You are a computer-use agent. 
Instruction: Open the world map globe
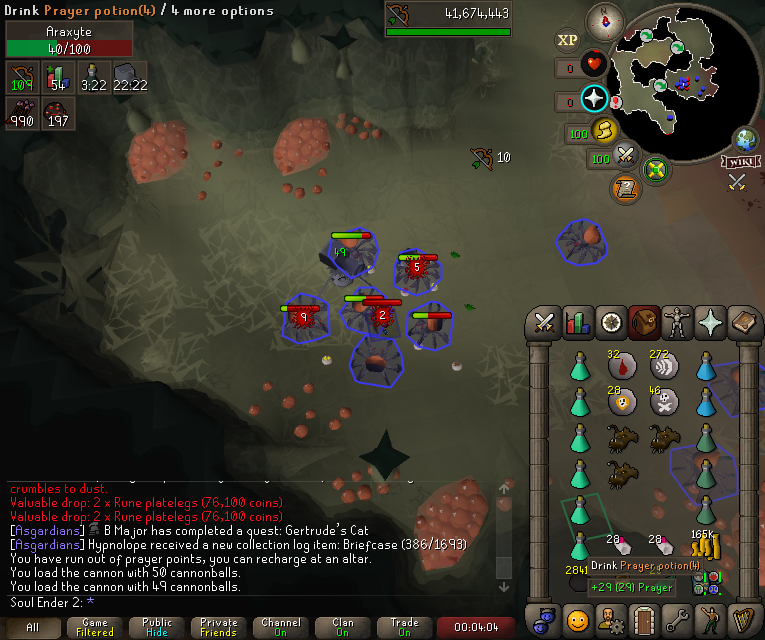745,139
